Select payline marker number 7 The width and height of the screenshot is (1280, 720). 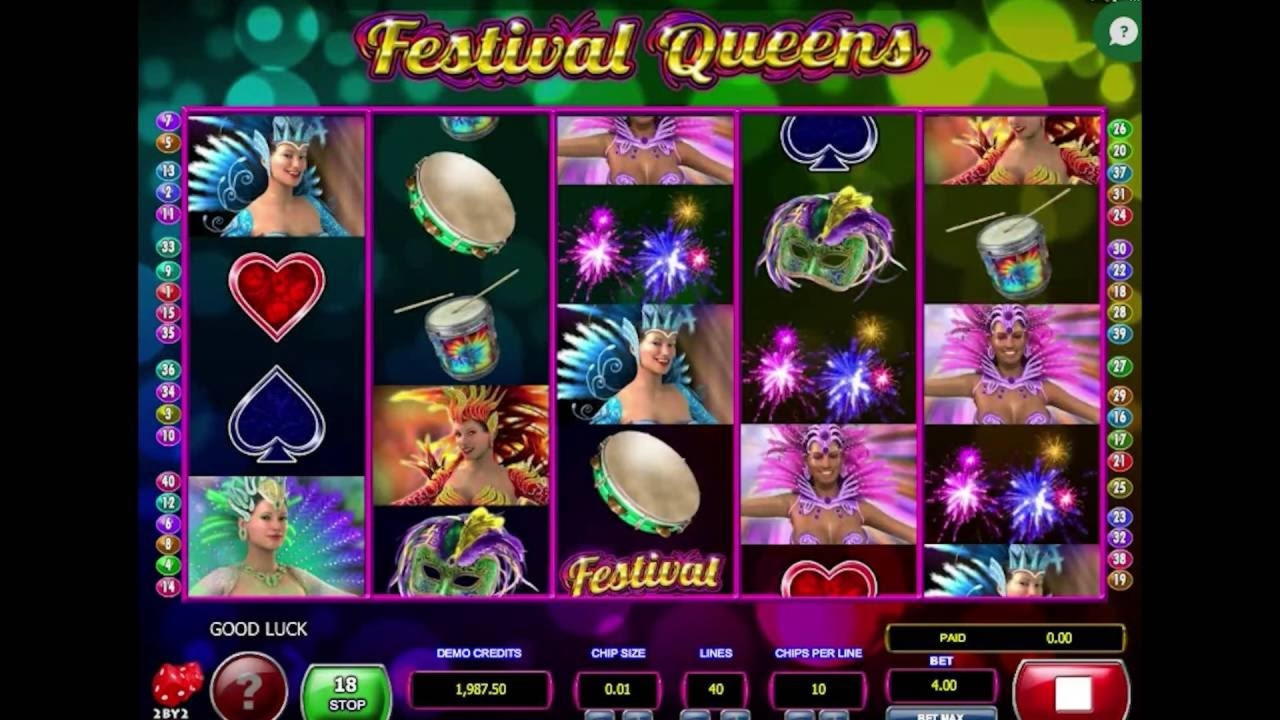(168, 121)
